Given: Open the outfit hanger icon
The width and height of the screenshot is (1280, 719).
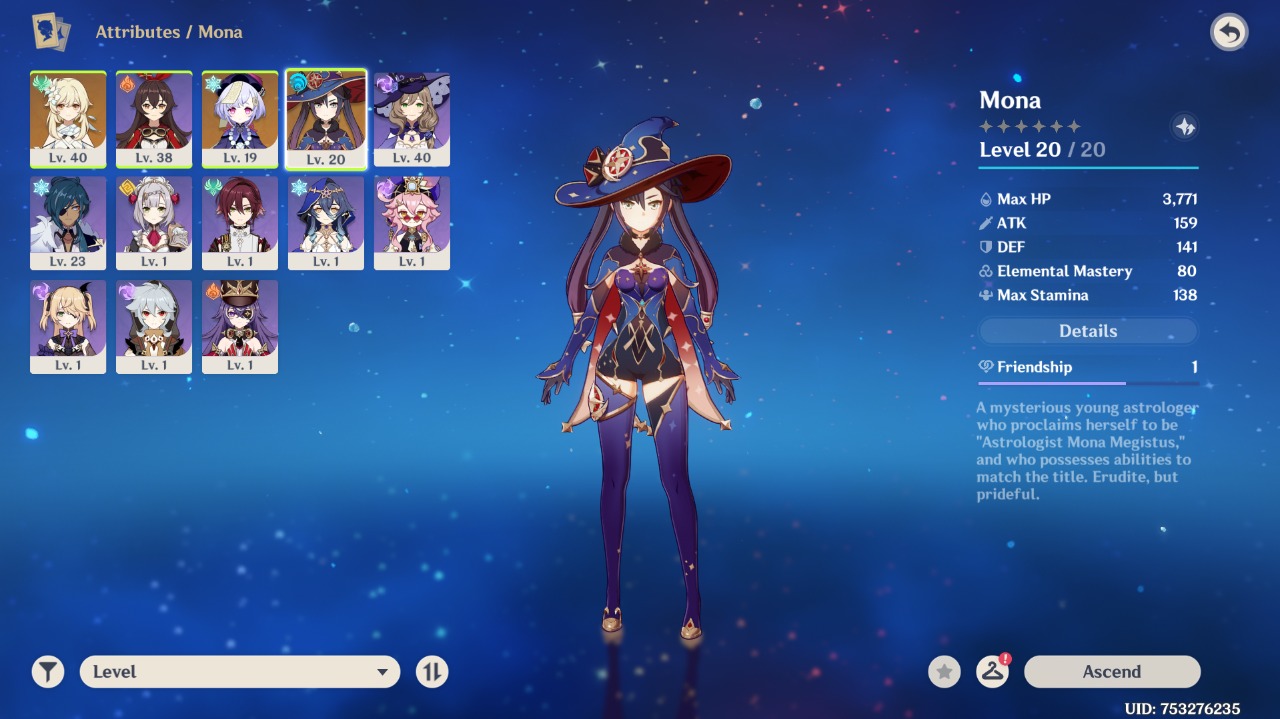Looking at the screenshot, I should pyautogui.click(x=992, y=672).
